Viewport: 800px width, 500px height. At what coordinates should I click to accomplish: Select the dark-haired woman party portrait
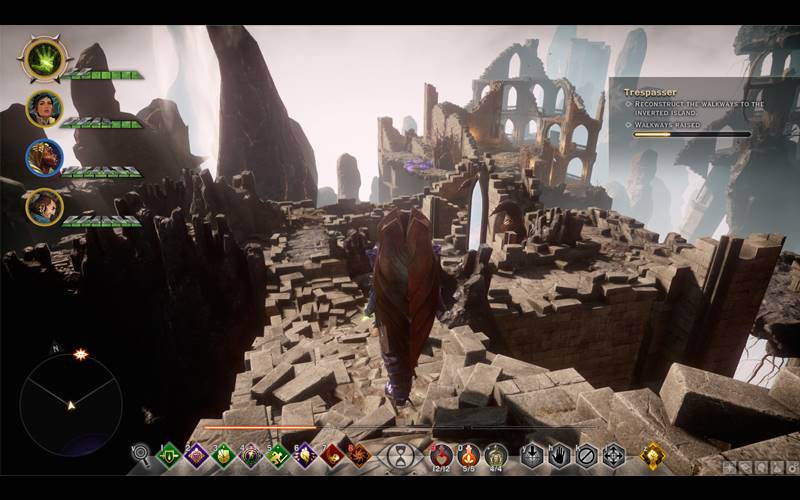[44, 108]
